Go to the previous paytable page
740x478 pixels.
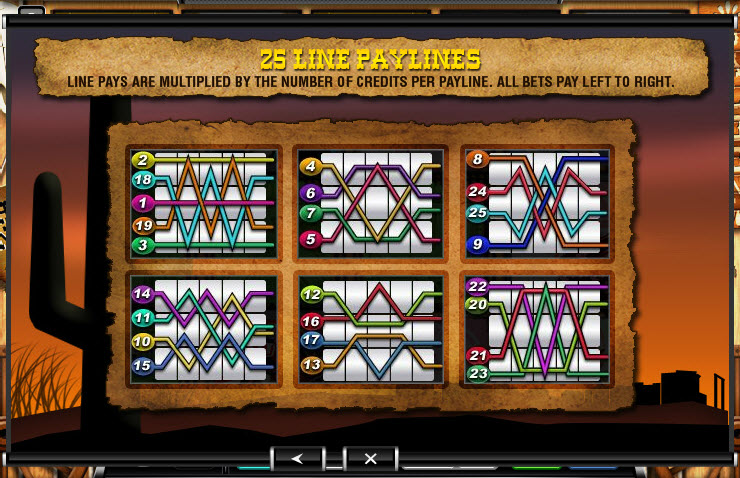(297, 458)
